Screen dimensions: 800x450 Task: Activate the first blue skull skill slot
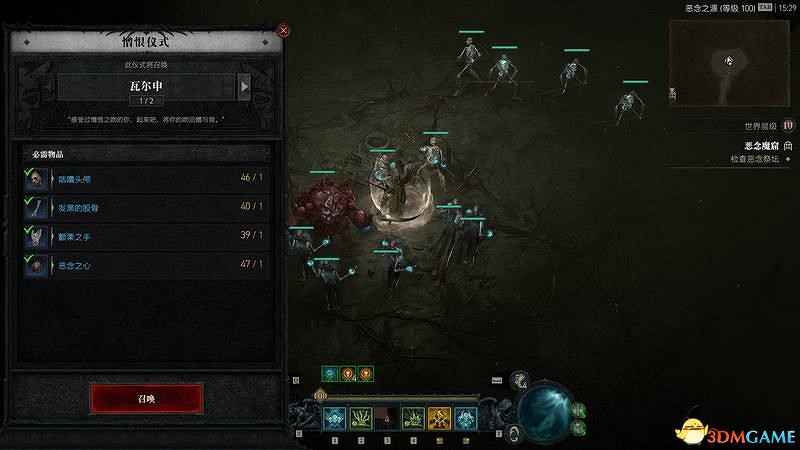pos(334,418)
